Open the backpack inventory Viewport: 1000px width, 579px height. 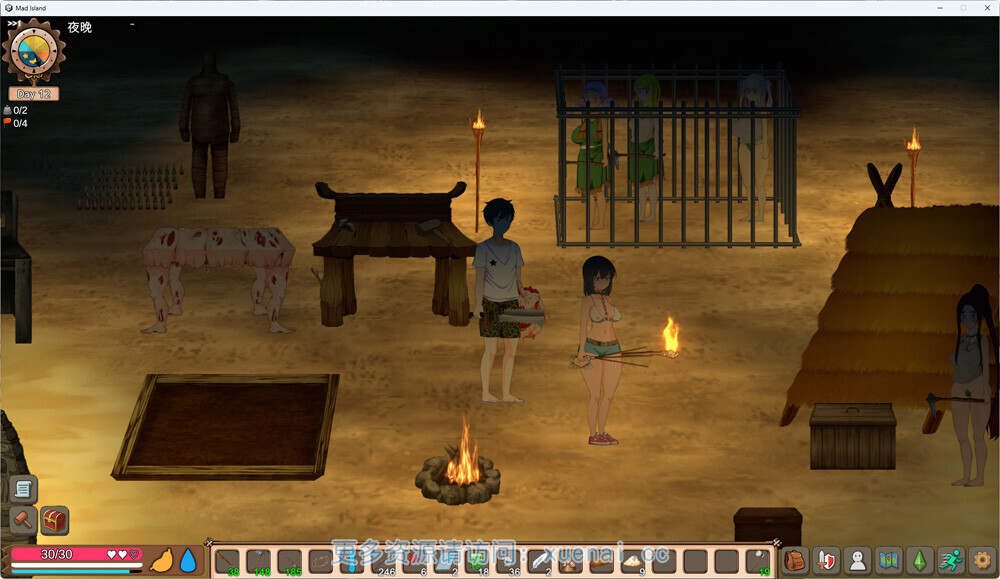(795, 561)
